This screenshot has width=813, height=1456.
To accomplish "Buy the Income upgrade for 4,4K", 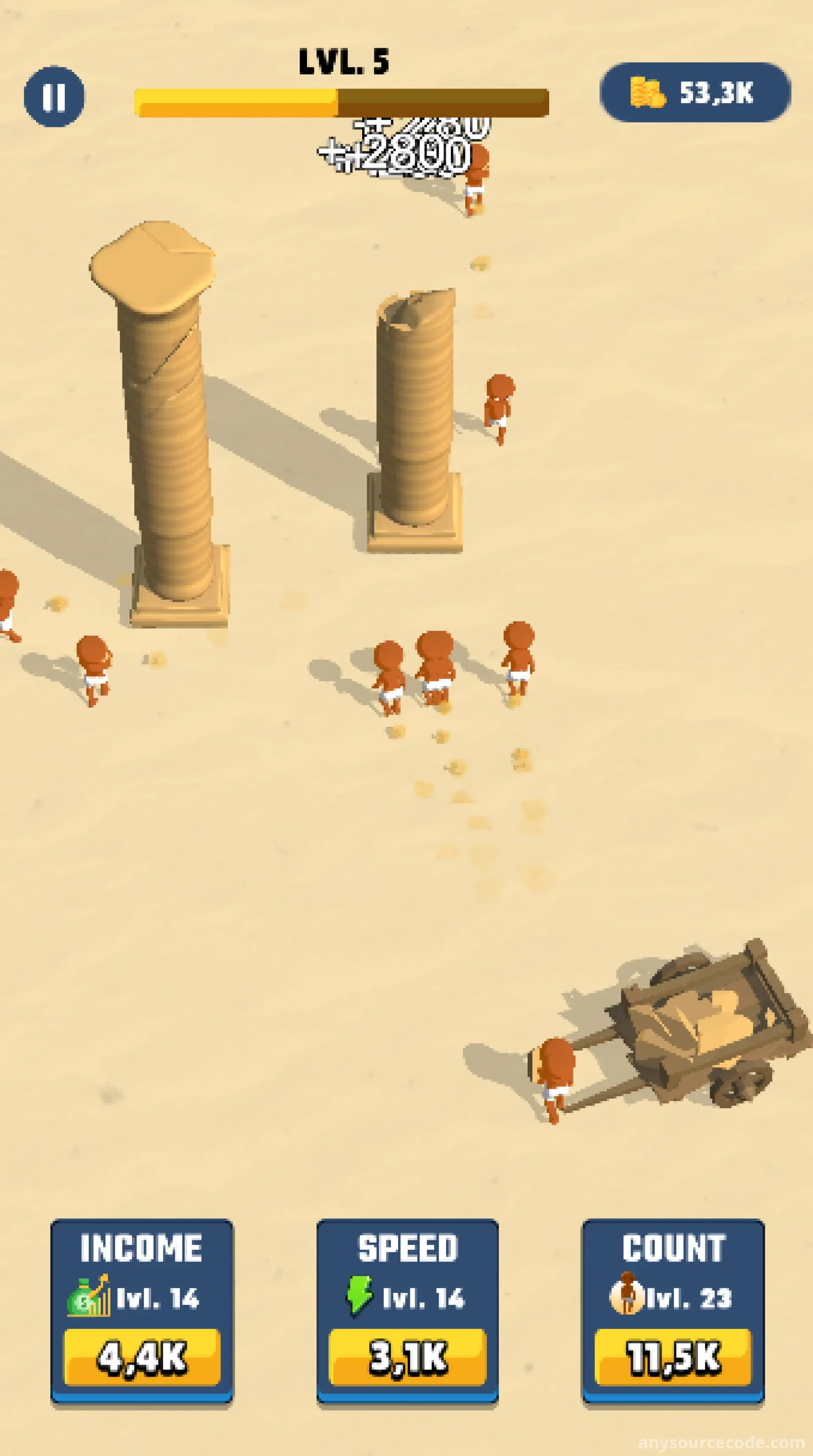I will click(x=142, y=1356).
